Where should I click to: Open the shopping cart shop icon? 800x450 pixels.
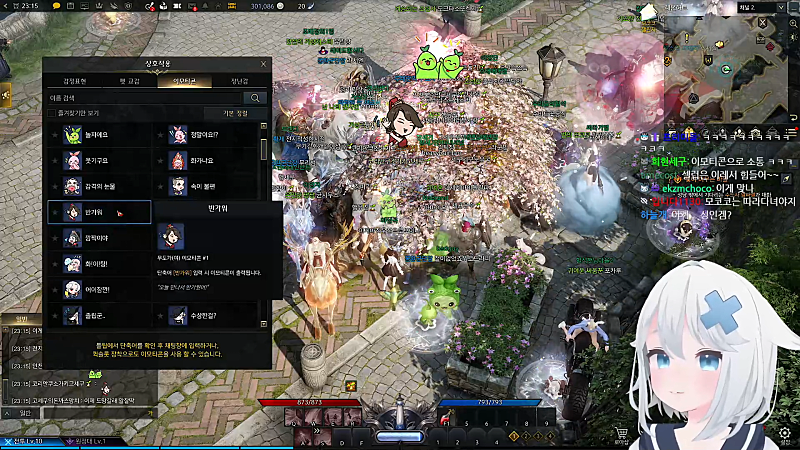(622, 434)
